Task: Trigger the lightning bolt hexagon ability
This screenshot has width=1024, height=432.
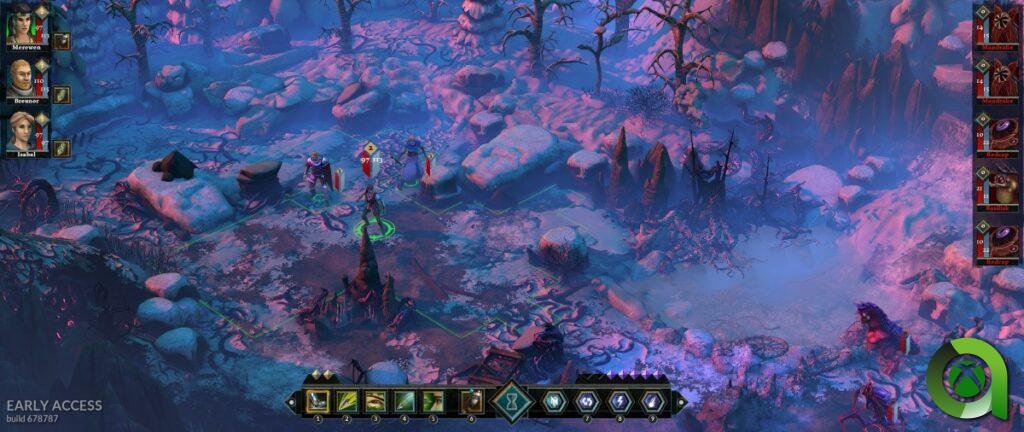Action: (620, 401)
